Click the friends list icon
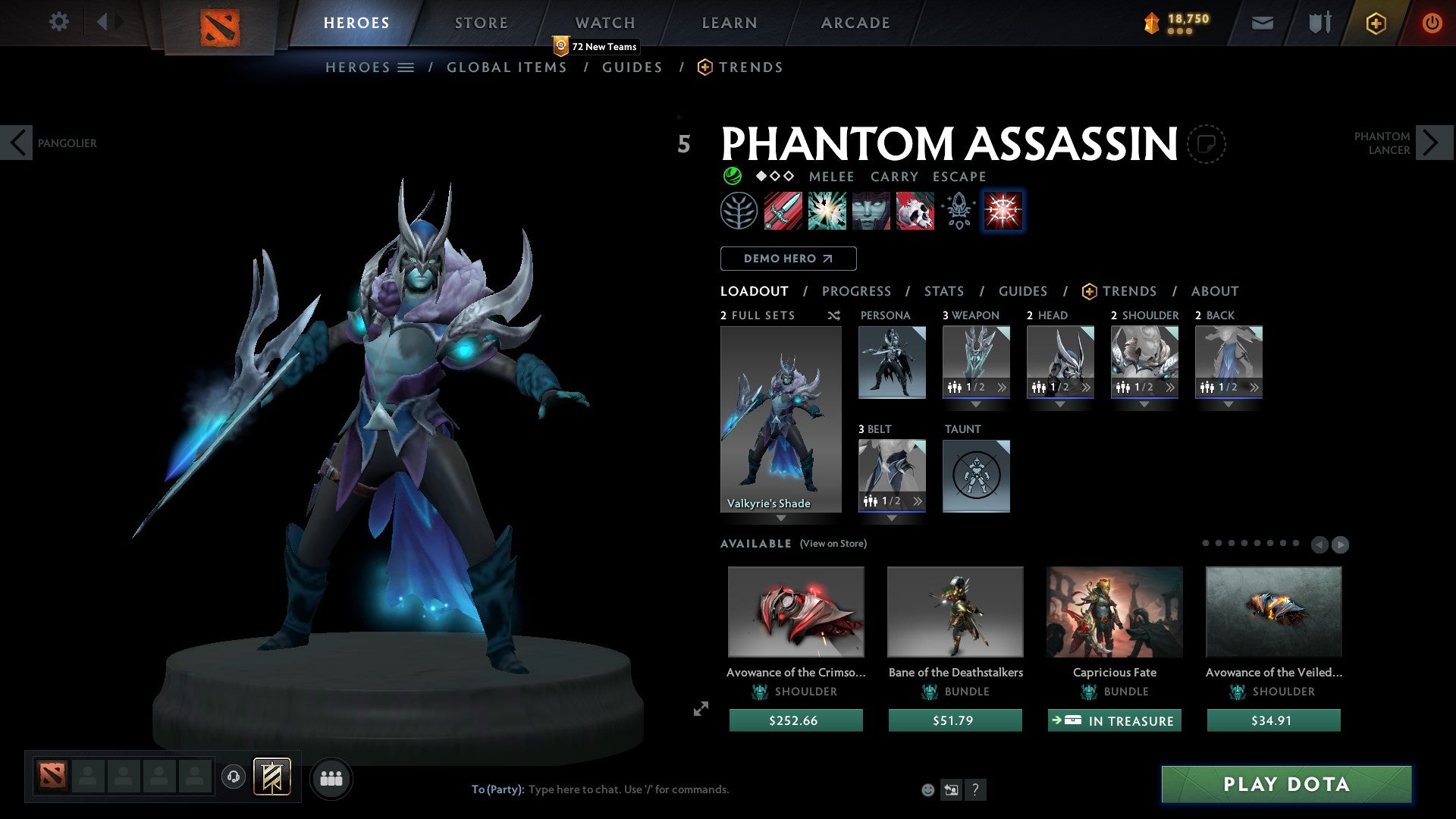Viewport: 1456px width, 819px height. [331, 778]
